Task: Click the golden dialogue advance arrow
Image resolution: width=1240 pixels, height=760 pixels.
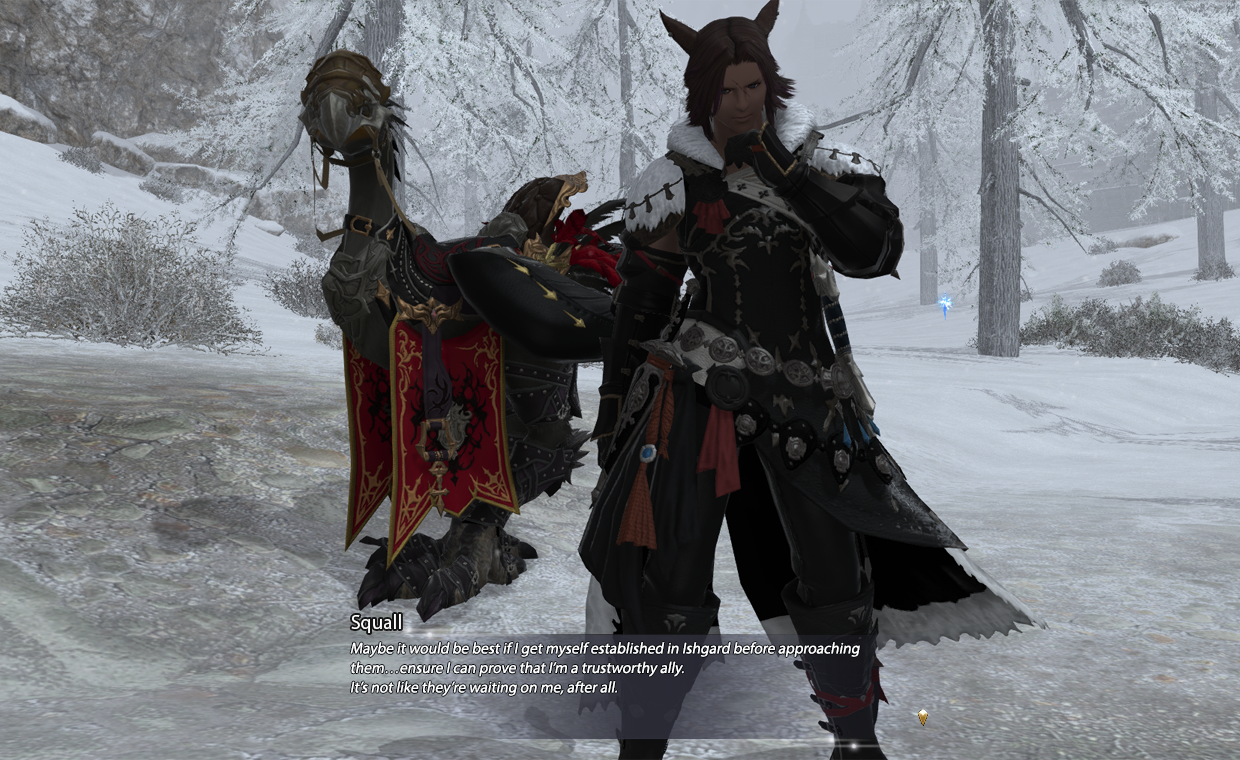Action: (922, 717)
